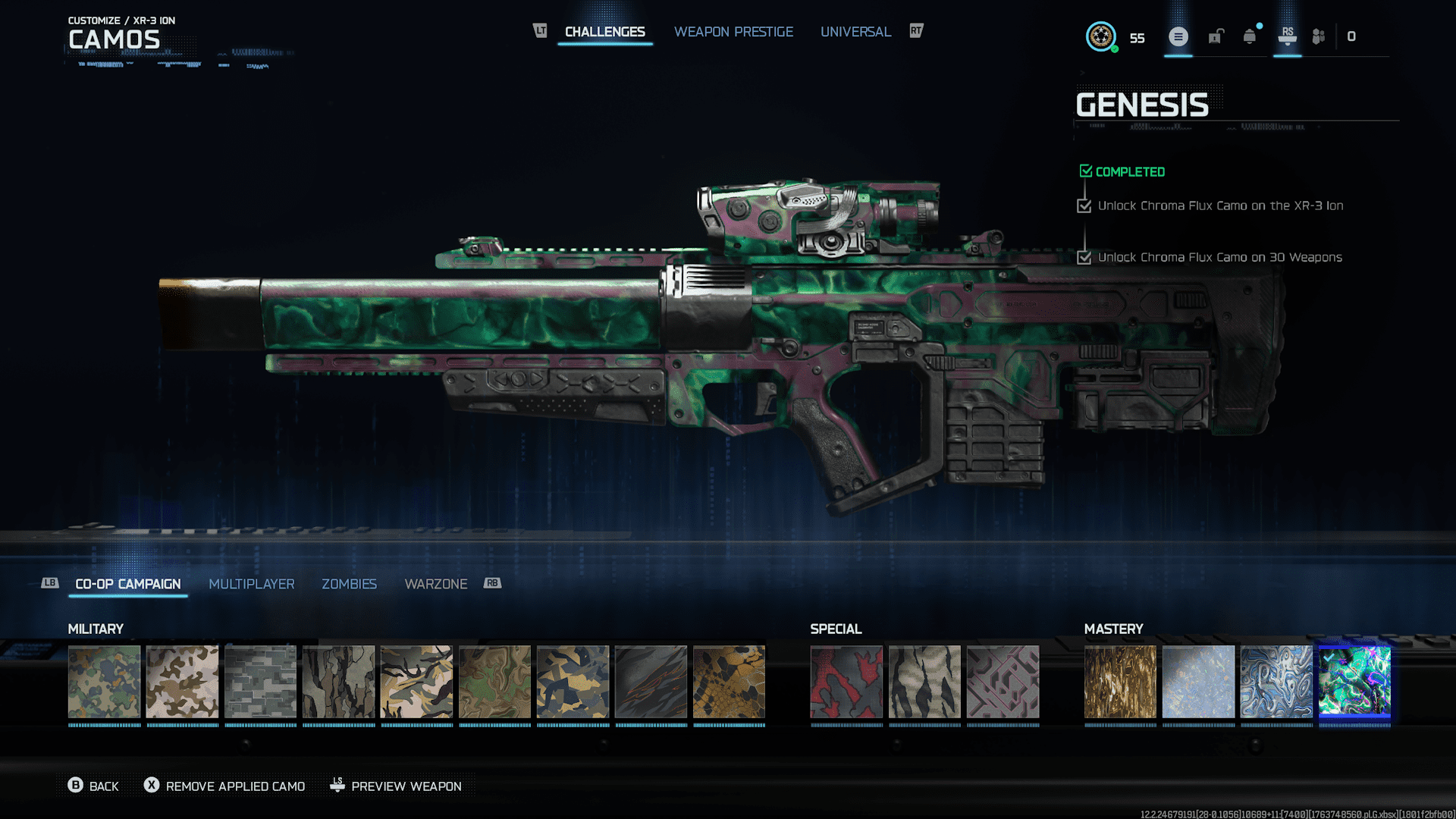Switch to the Zombies camo category

tap(349, 584)
